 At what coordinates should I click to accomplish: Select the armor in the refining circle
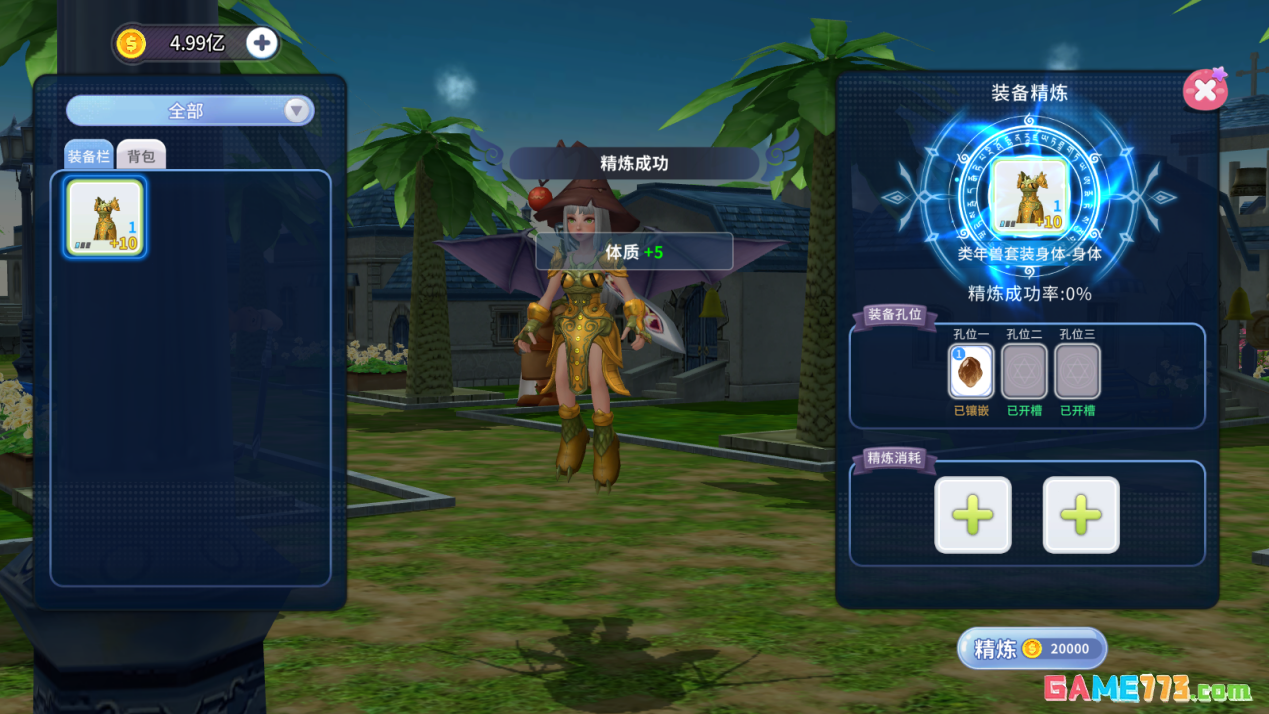pos(1029,197)
